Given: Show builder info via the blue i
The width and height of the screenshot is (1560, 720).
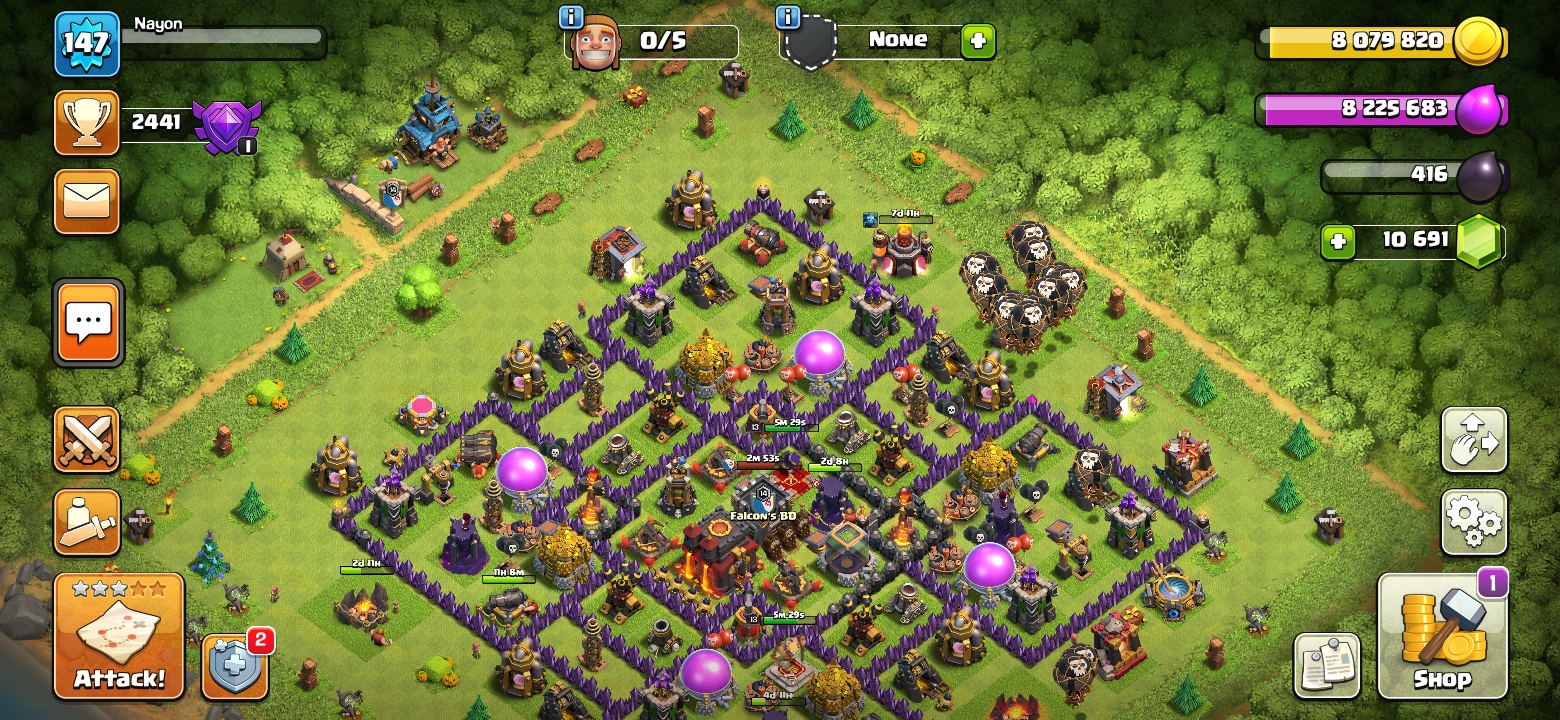Looking at the screenshot, I should coord(571,17).
